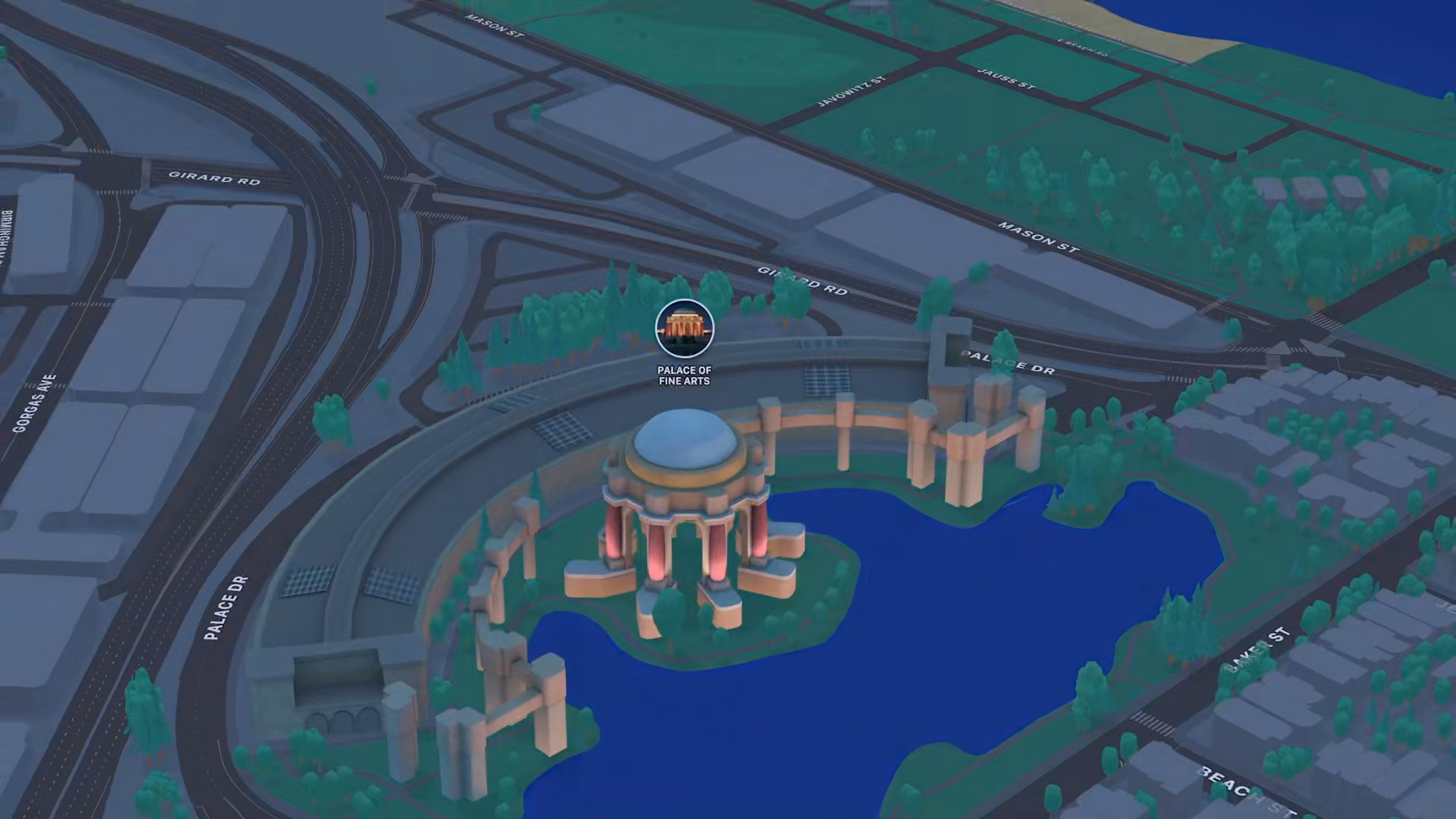Click the circular landmark pin above the rotunda
Screen dimensions: 1456x819
(x=685, y=328)
